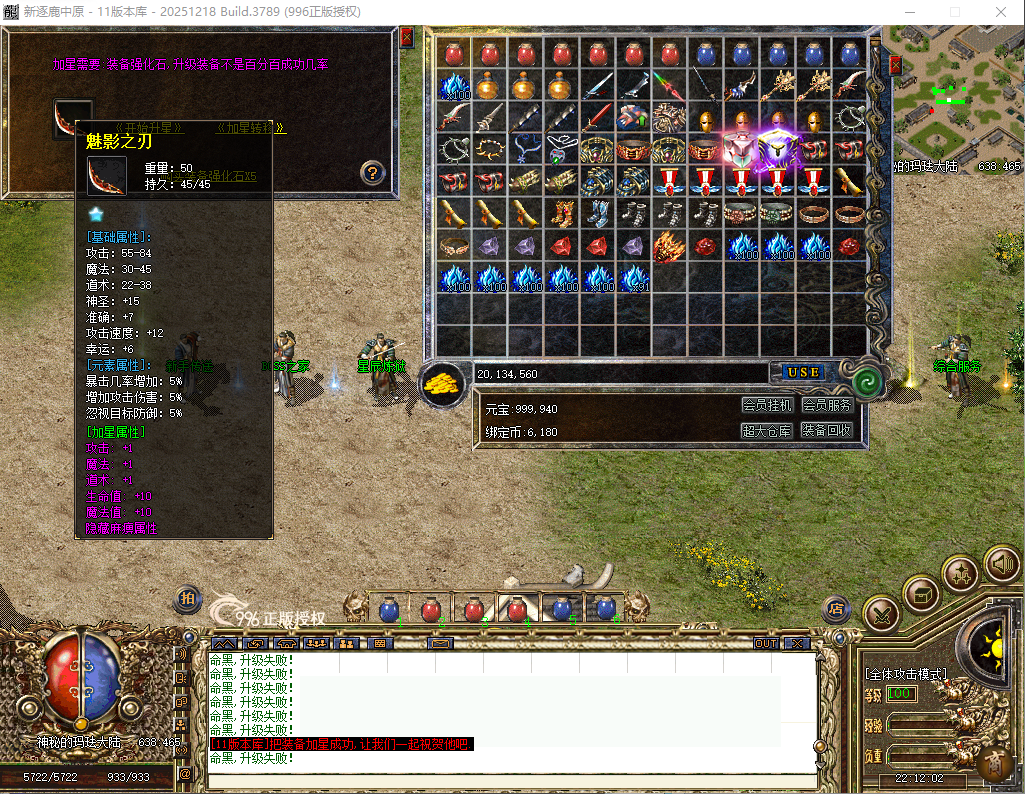Image resolution: width=1025 pixels, height=794 pixels.
Task: Open the 超大仓库 warehouse
Action: pyautogui.click(x=767, y=431)
